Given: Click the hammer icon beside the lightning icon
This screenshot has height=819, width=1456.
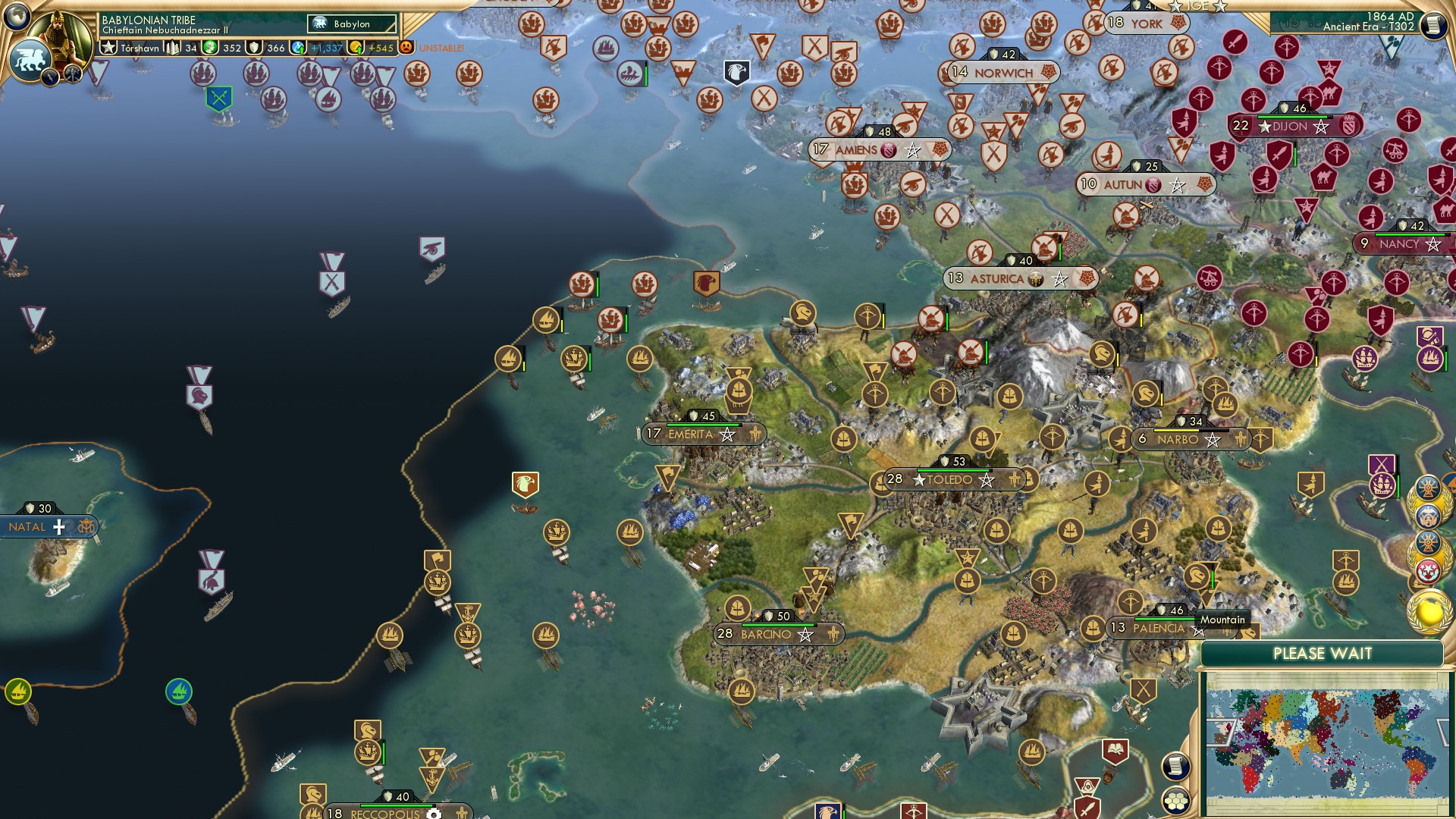Looking at the screenshot, I should point(72,74).
